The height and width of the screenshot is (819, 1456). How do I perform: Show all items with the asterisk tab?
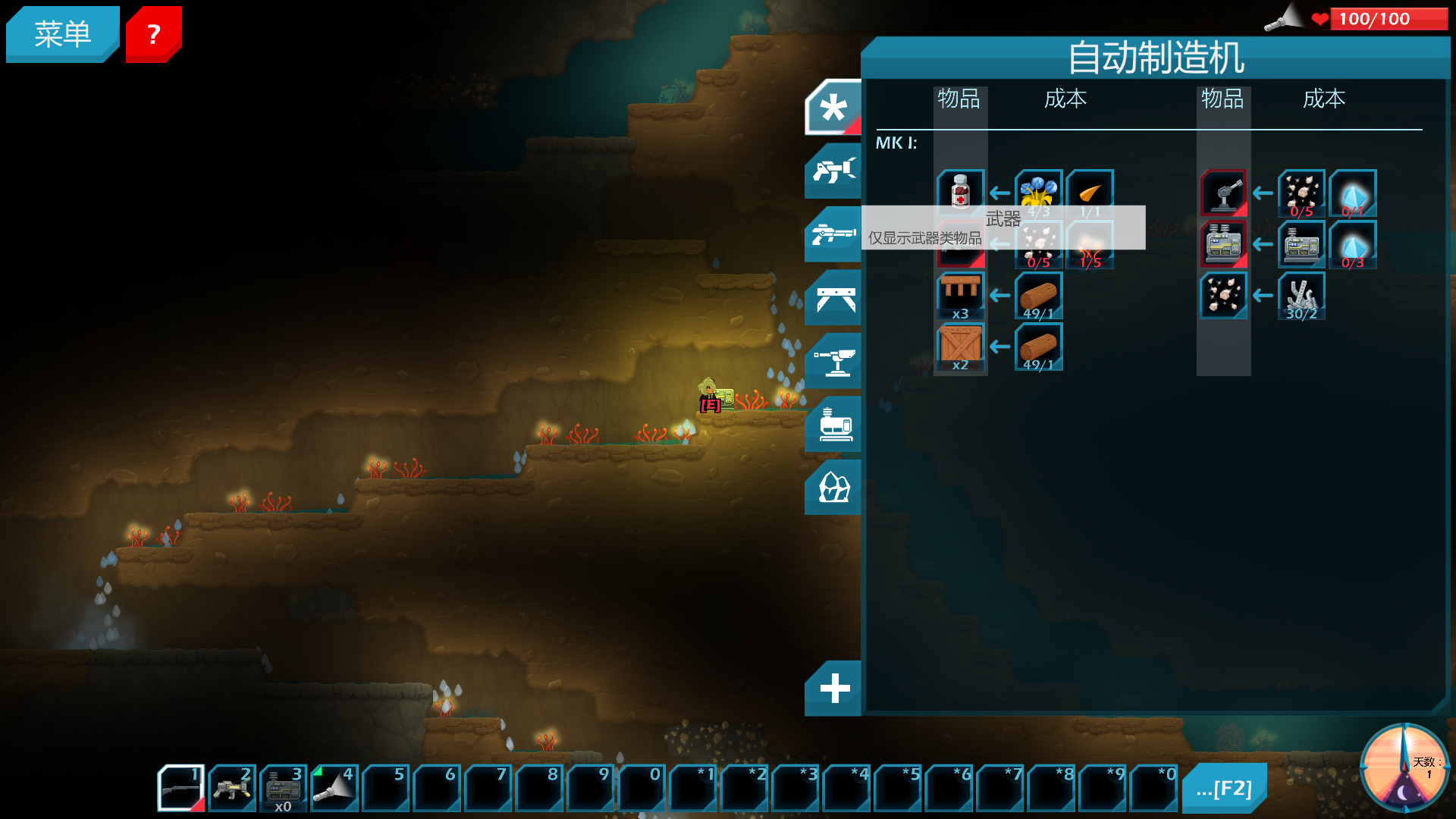tap(833, 108)
